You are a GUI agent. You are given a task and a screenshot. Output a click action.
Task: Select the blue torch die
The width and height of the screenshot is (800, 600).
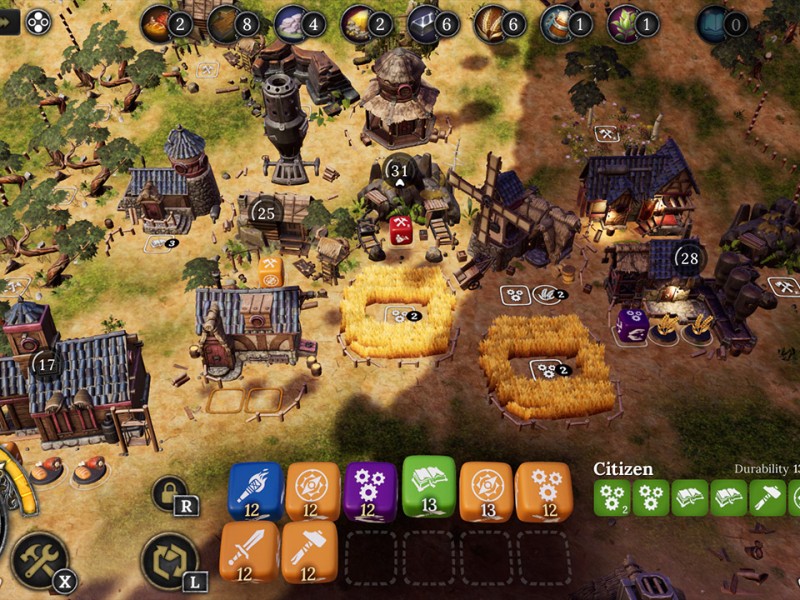(x=256, y=489)
